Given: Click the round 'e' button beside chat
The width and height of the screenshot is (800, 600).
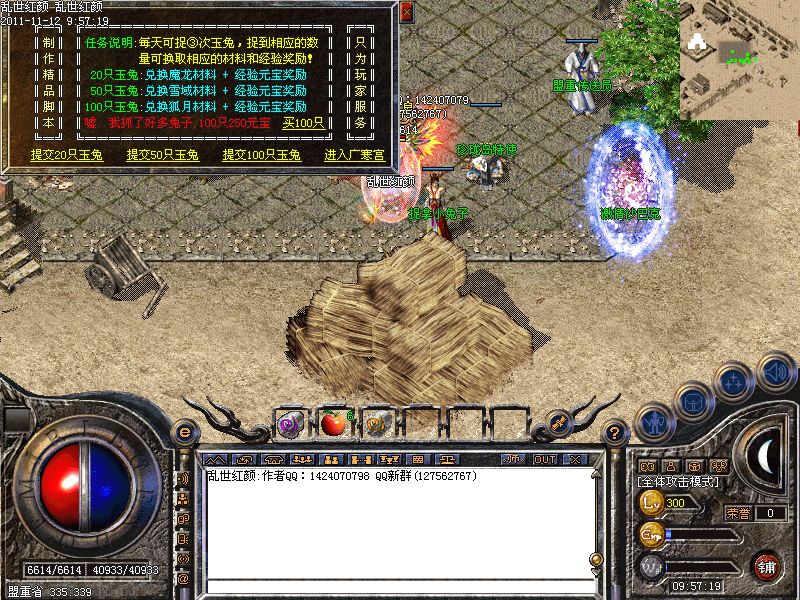Looking at the screenshot, I should click(x=183, y=432).
